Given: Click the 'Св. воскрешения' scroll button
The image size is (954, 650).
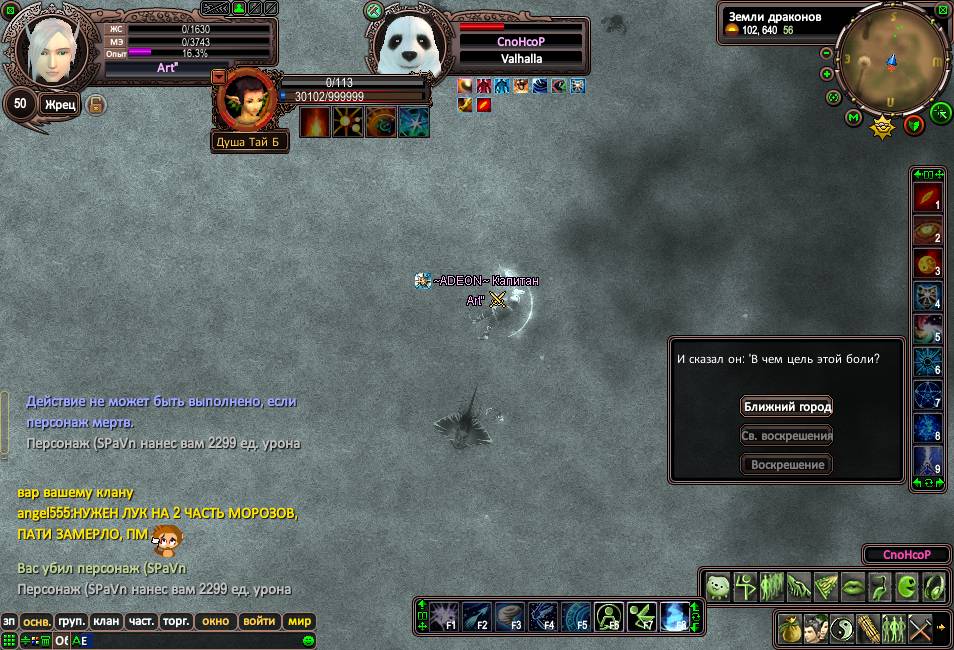Looking at the screenshot, I should 786,436.
